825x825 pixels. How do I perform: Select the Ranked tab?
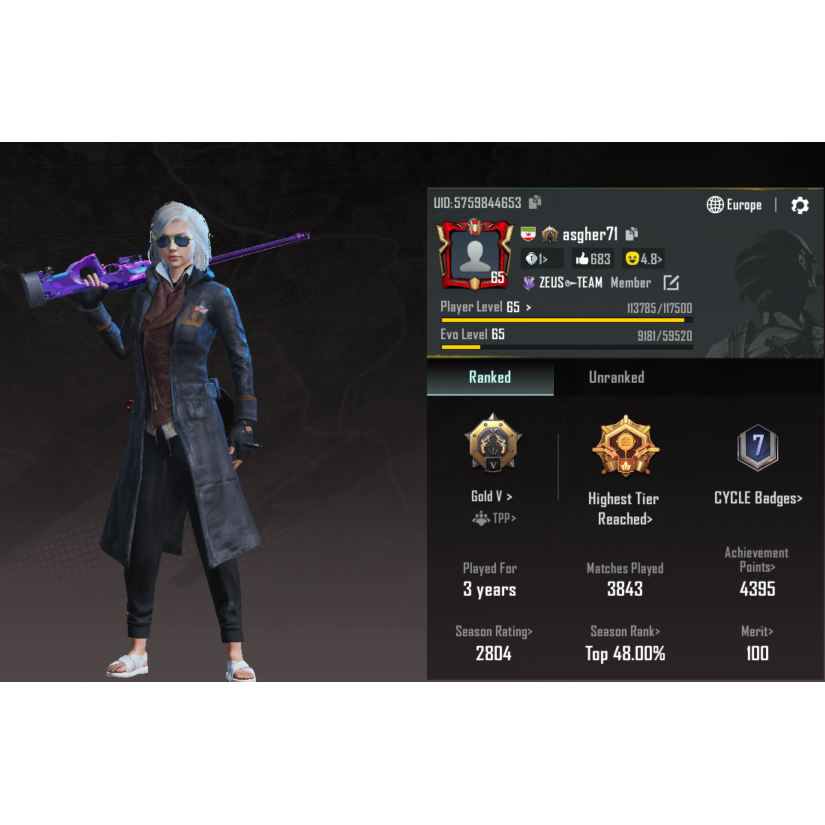(490, 377)
